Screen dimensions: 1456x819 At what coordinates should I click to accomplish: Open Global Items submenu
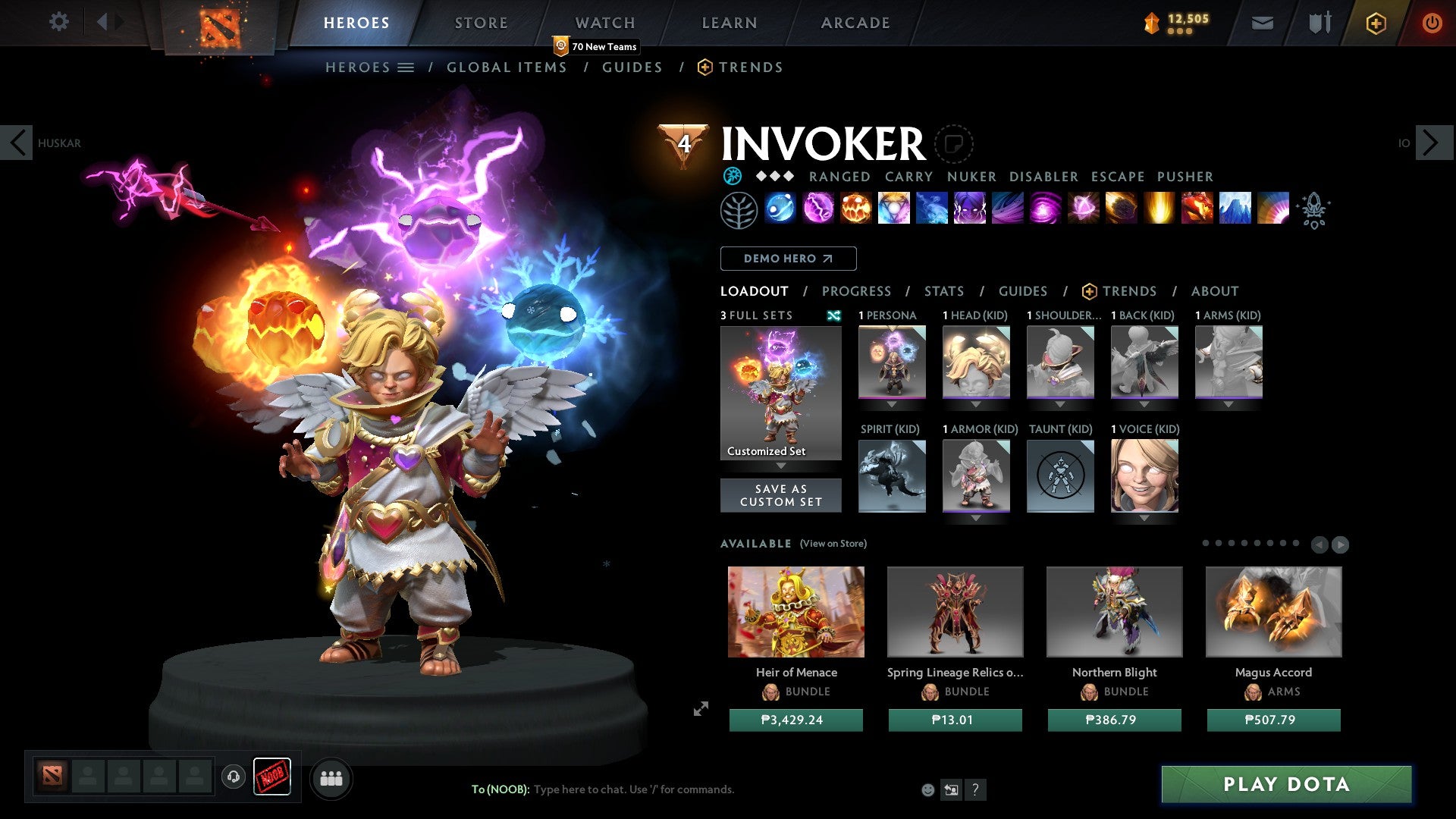pyautogui.click(x=507, y=67)
